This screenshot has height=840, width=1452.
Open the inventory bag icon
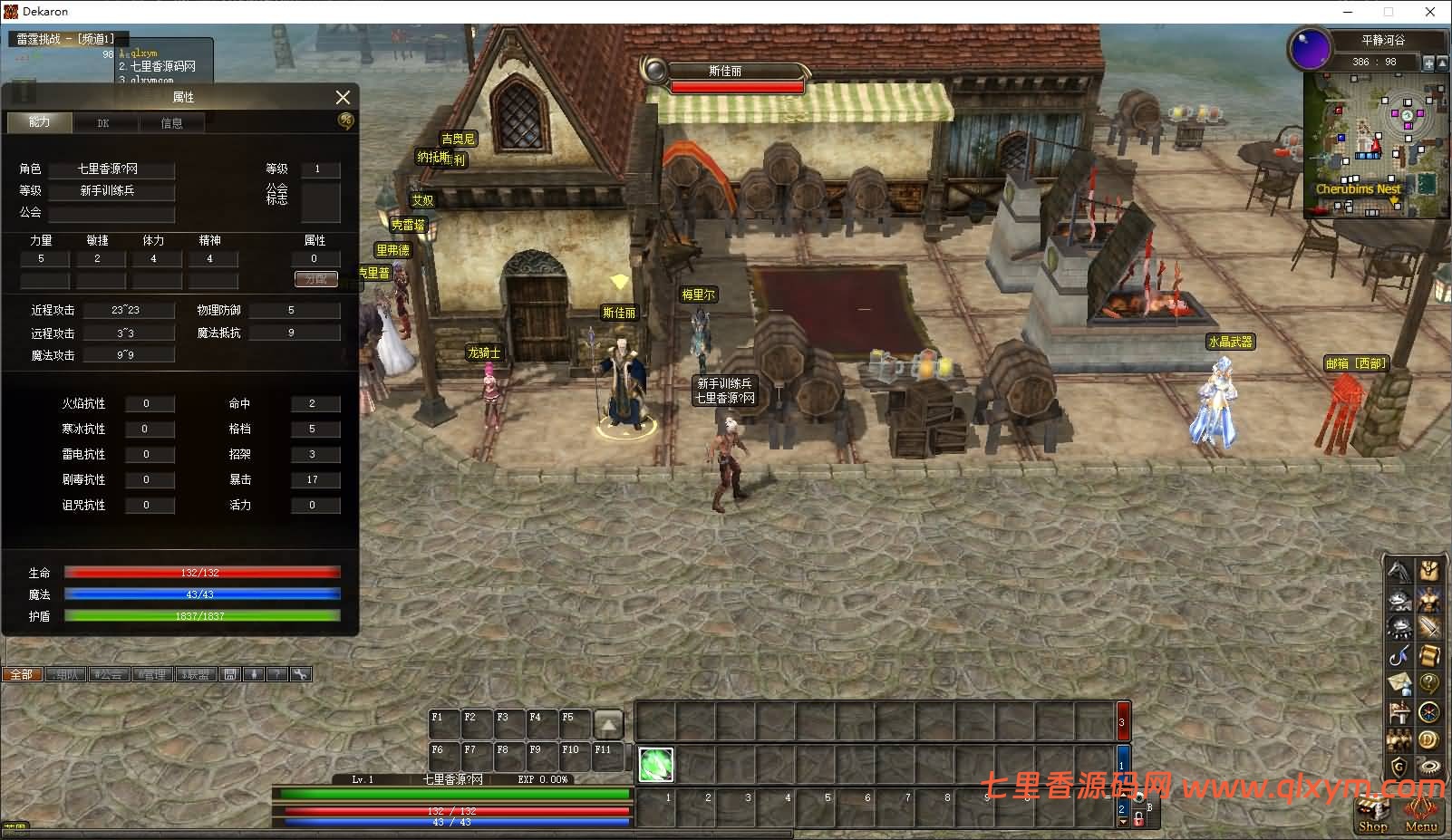1429,571
